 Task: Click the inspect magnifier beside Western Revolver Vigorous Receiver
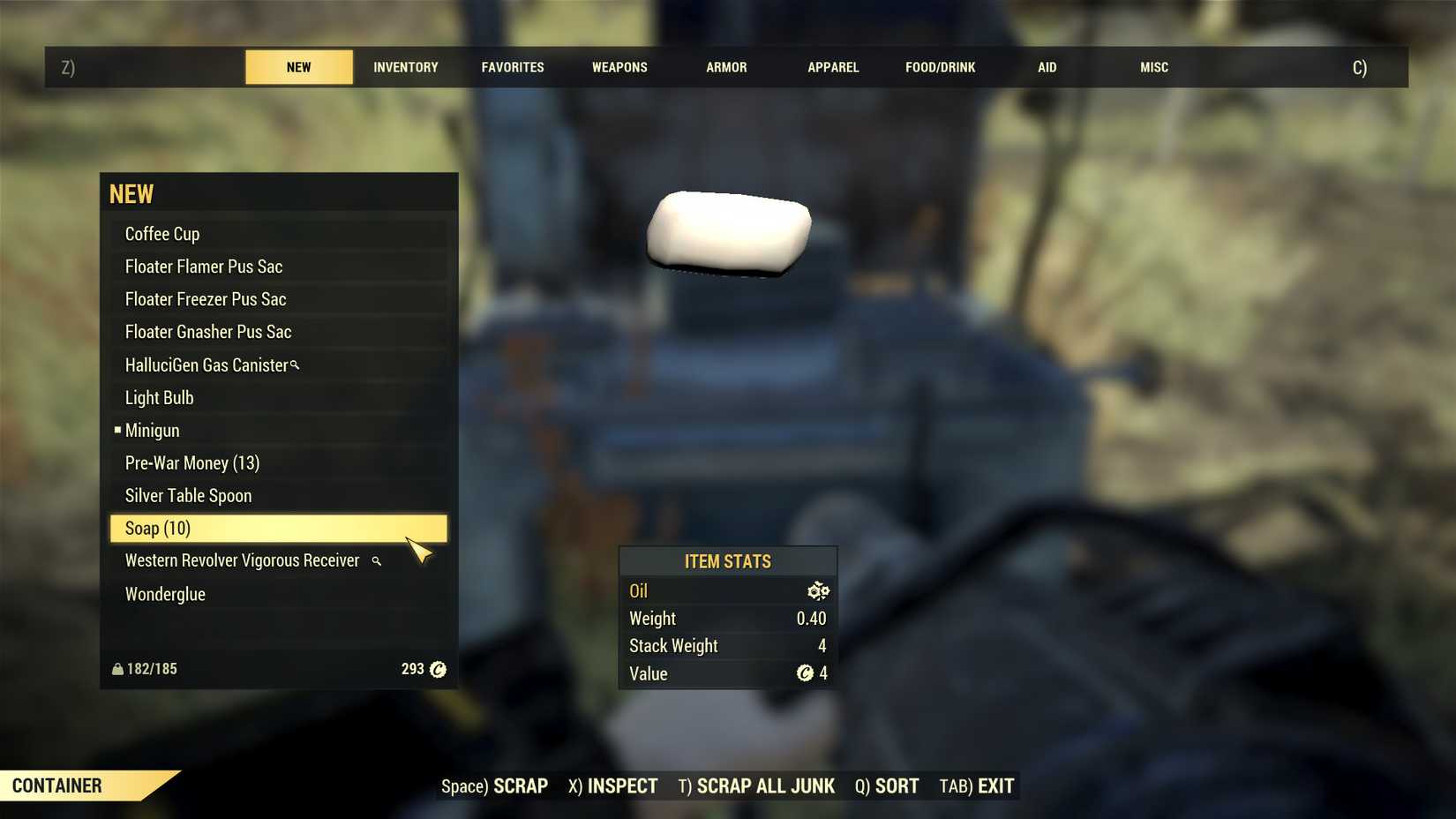pyautogui.click(x=376, y=560)
